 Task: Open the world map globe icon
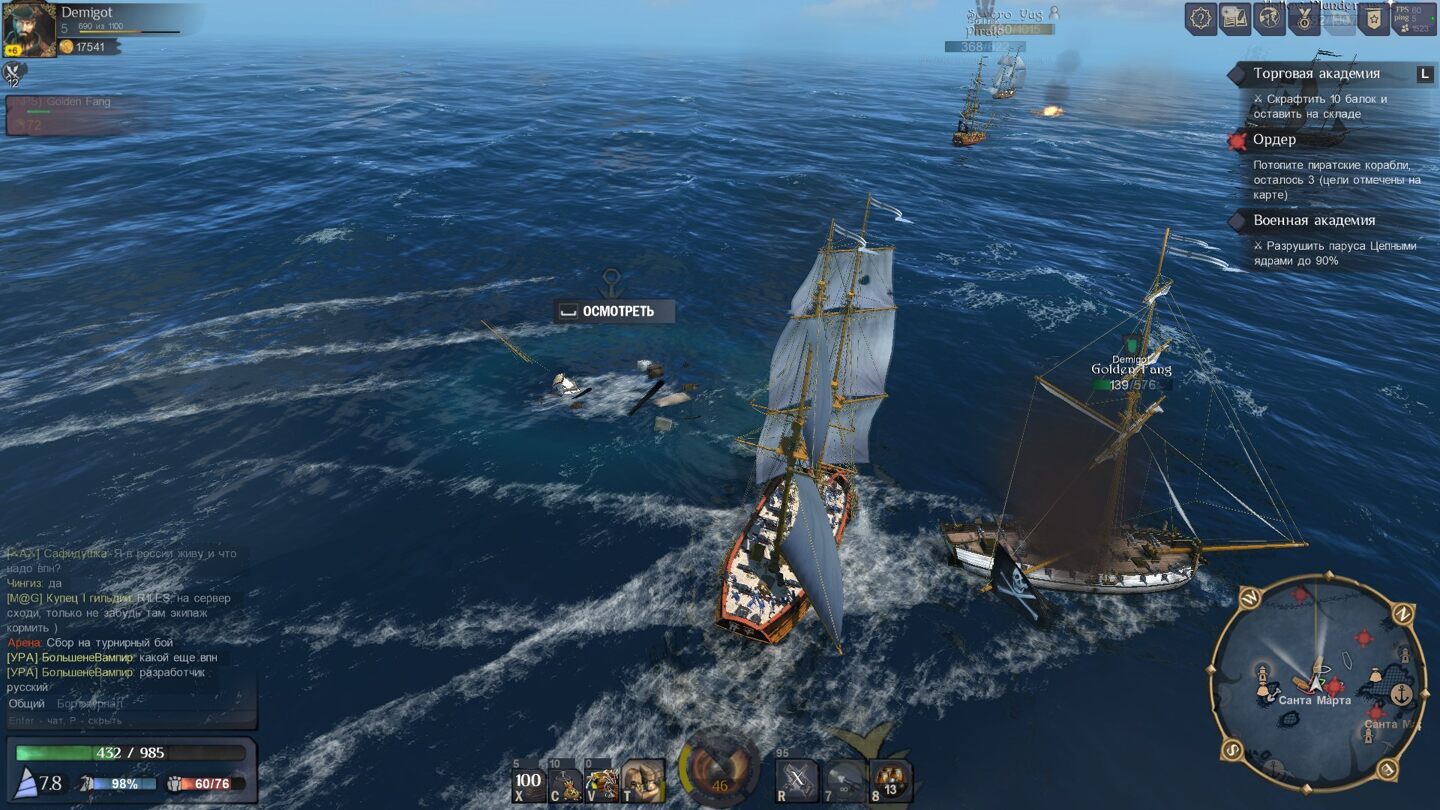point(1270,19)
